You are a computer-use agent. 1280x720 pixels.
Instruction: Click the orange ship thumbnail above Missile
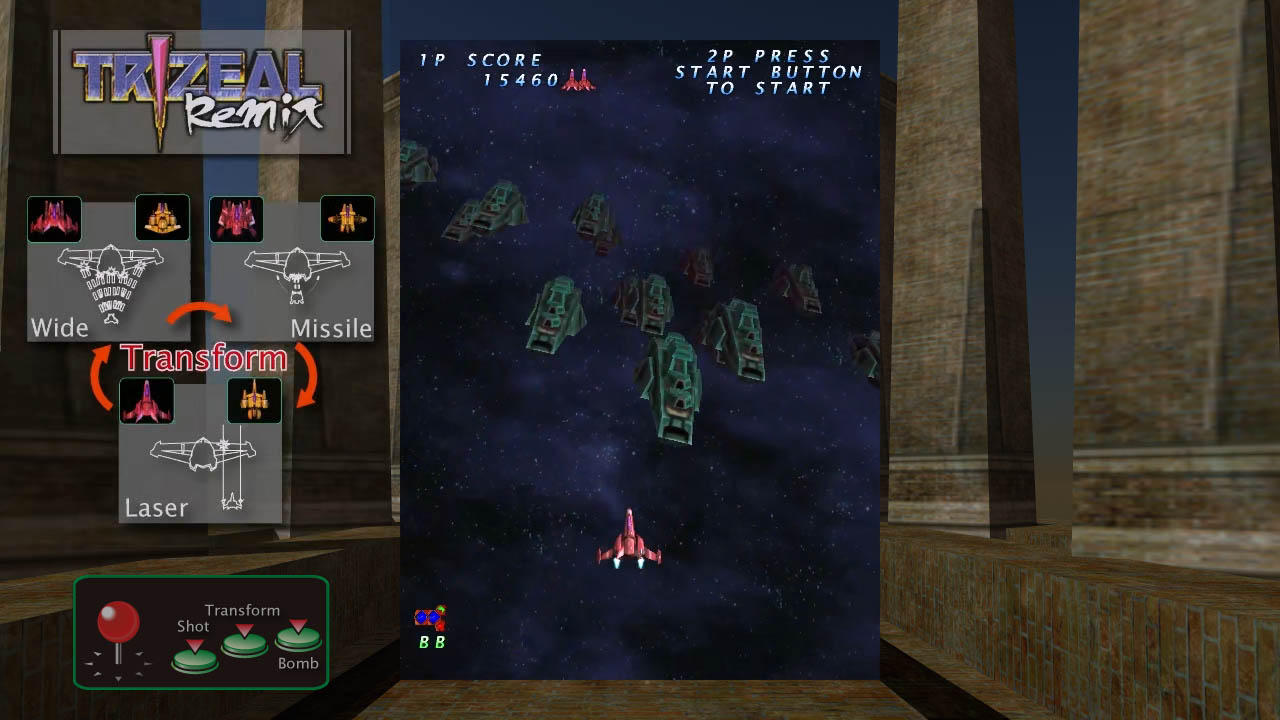point(348,218)
